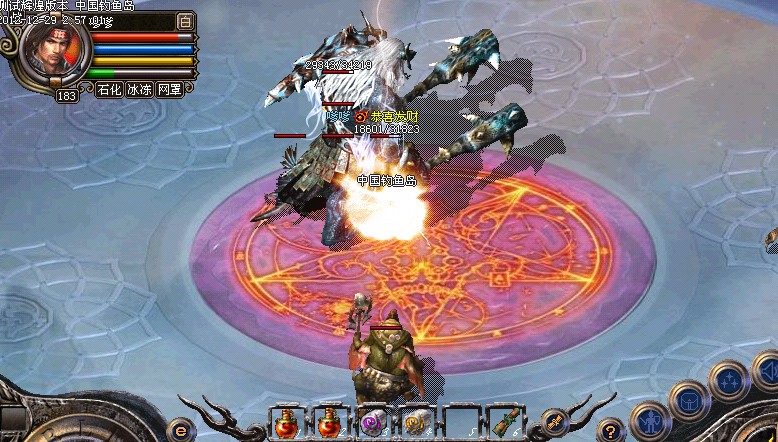This screenshot has width=778, height=442.
Task: Open the skills panel (sparkles icon)
Action: click(x=729, y=381)
